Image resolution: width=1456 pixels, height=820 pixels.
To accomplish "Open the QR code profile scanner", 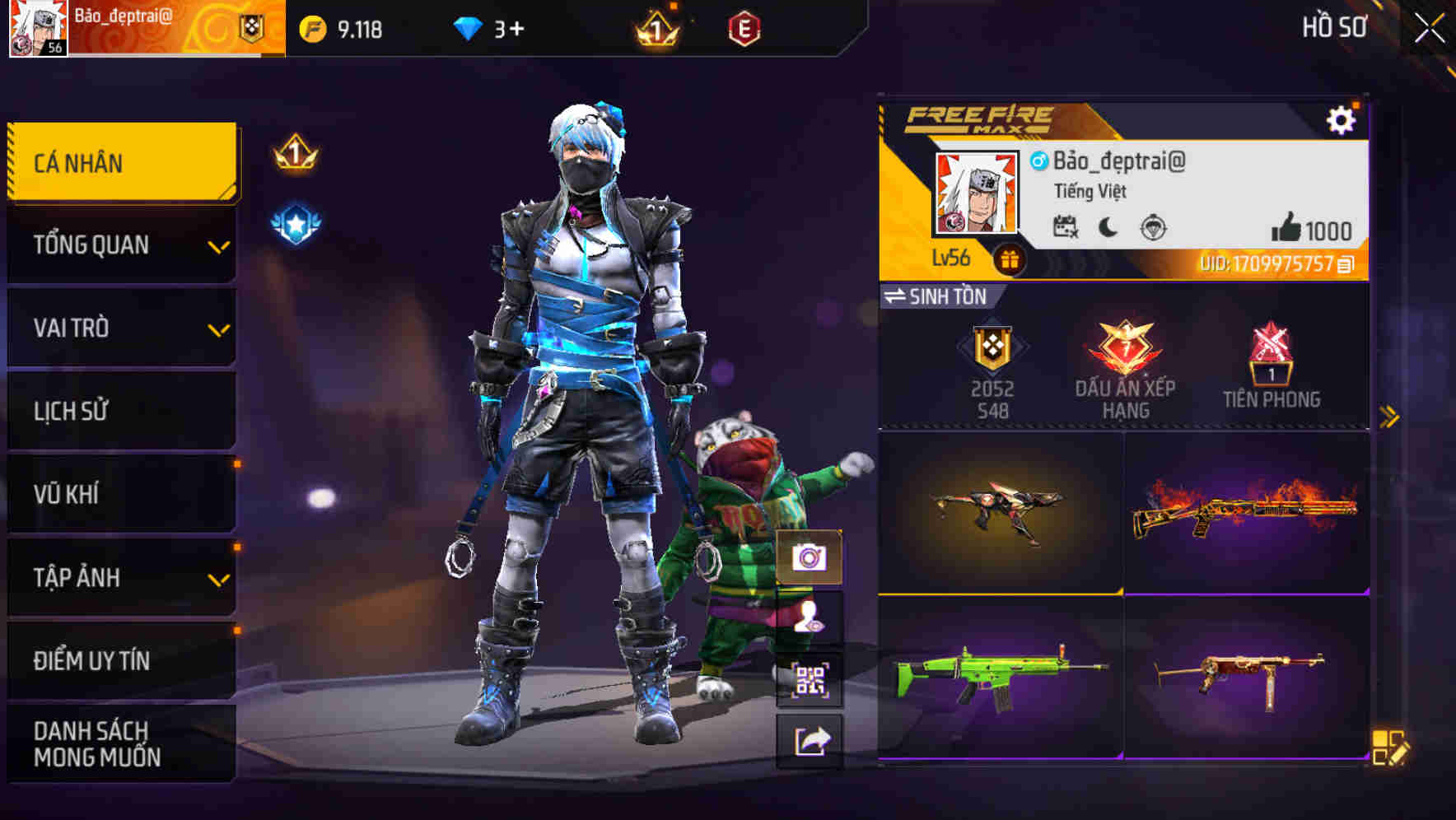I will (810, 680).
